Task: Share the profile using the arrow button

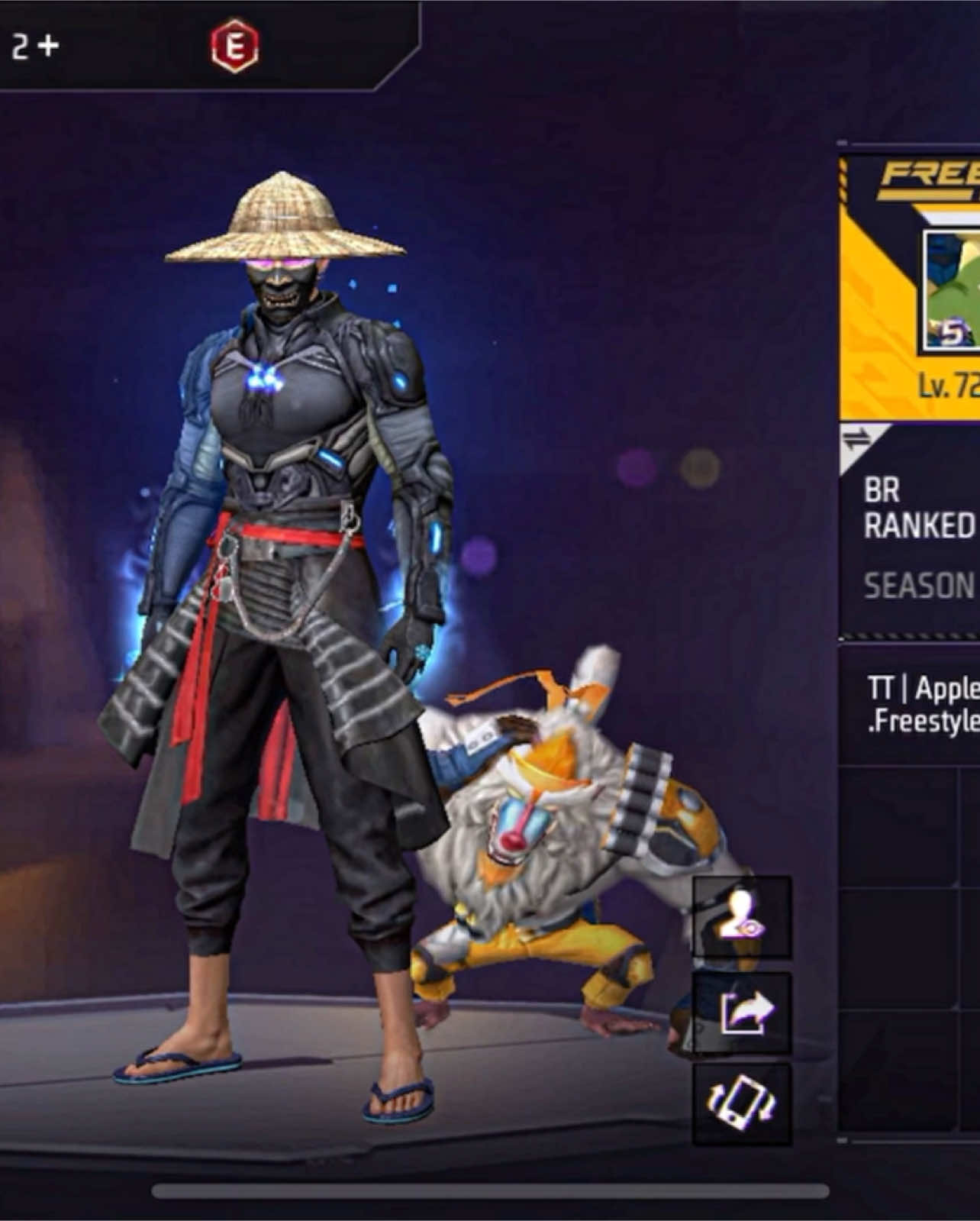Action: [742, 1013]
